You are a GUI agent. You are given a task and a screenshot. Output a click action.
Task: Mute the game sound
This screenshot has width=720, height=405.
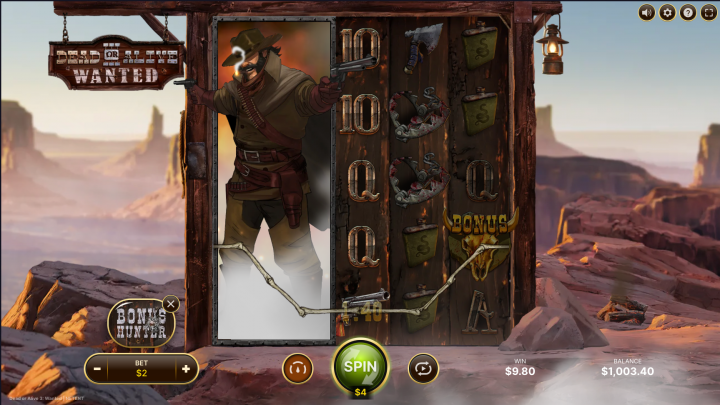(647, 13)
